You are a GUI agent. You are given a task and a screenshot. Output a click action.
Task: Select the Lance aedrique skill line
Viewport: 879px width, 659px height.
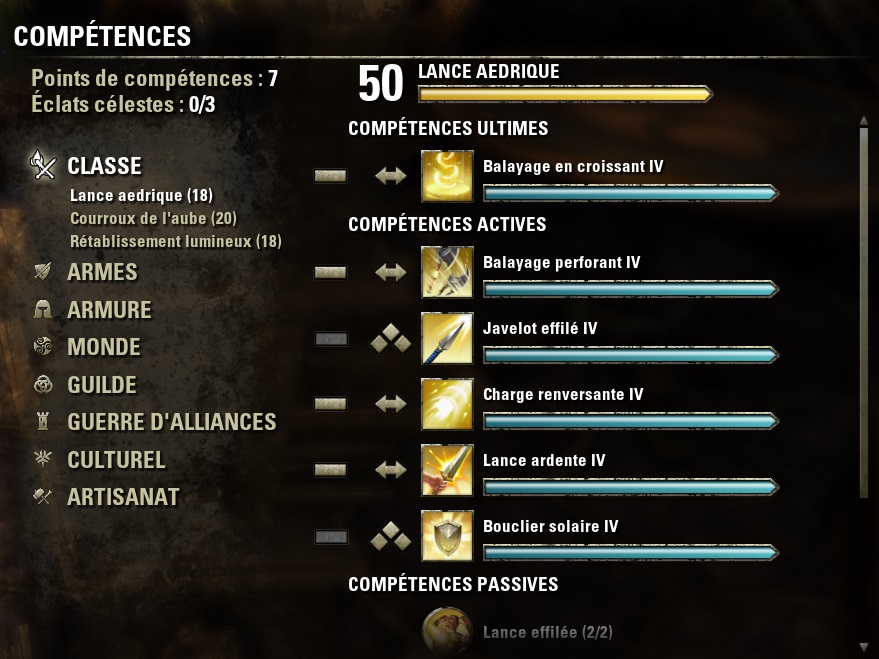[140, 196]
